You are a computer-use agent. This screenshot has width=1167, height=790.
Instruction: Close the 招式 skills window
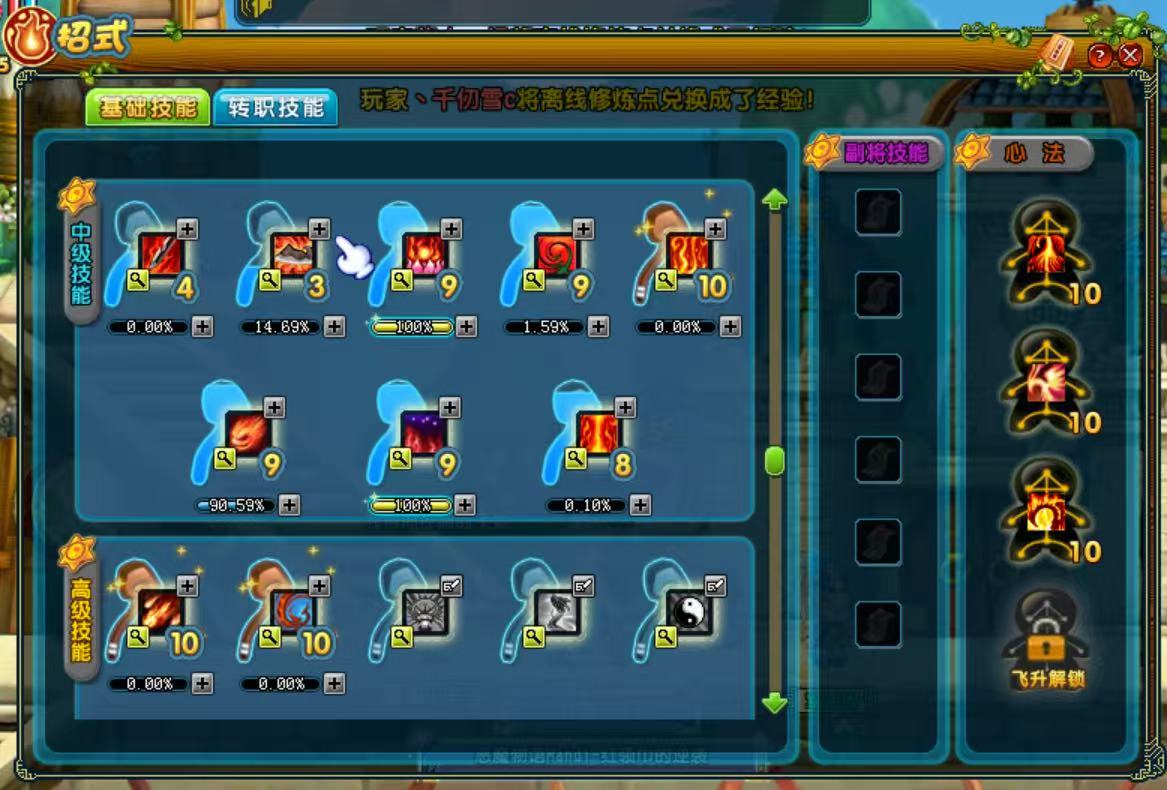click(x=1130, y=55)
